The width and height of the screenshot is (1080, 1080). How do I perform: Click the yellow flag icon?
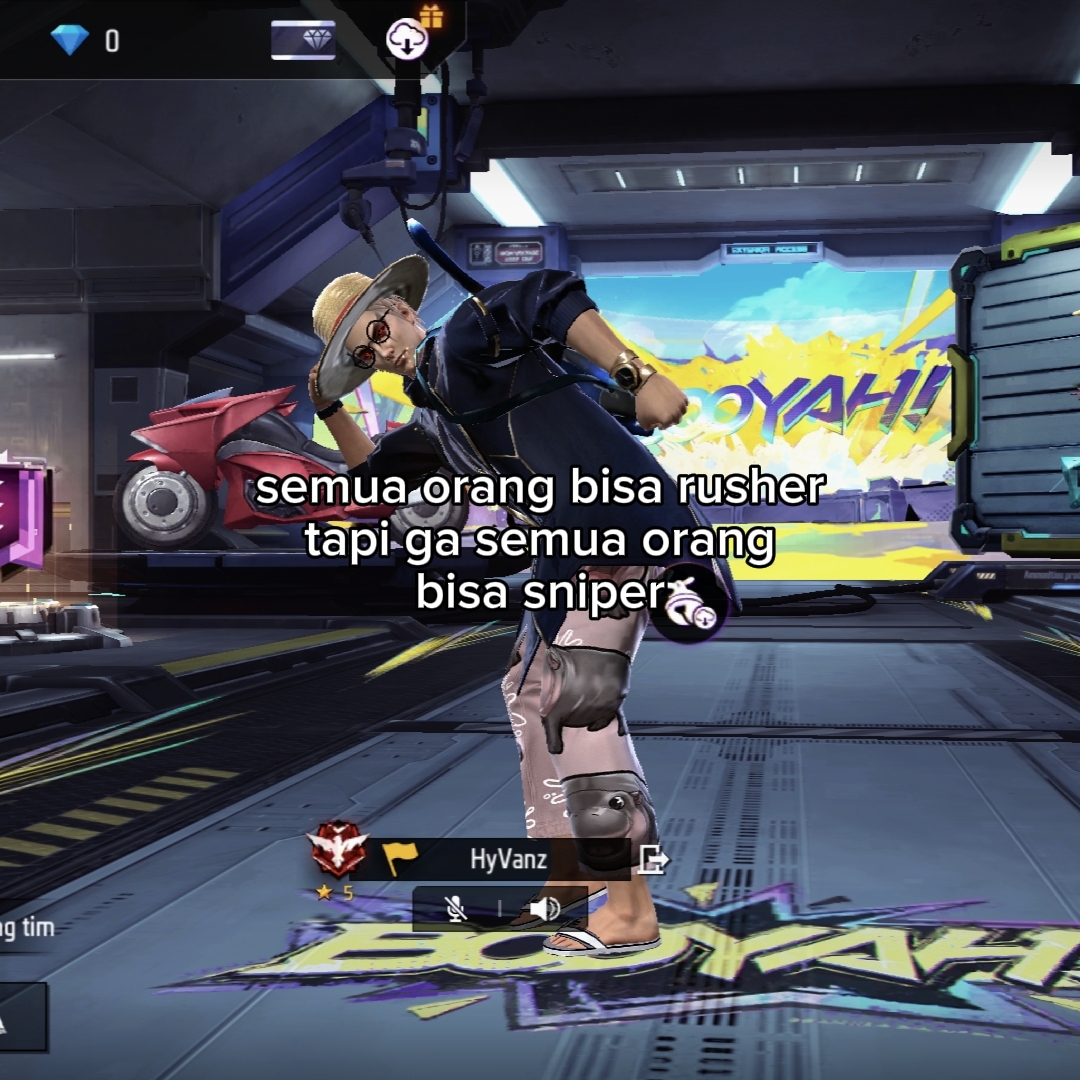click(400, 858)
